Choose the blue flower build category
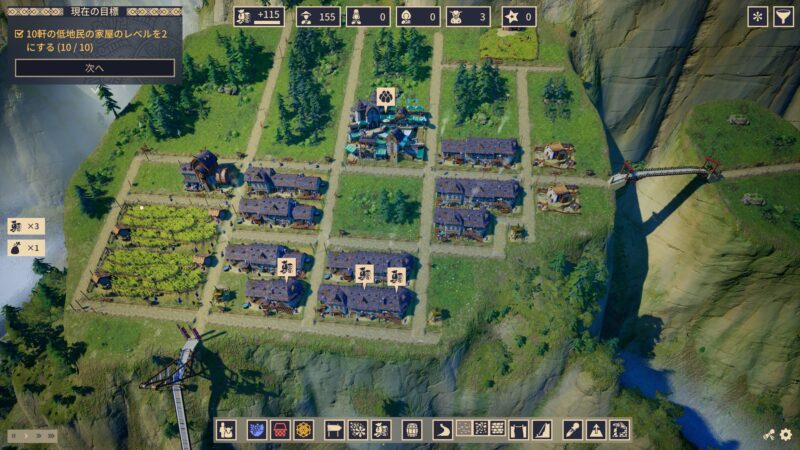 (257, 430)
